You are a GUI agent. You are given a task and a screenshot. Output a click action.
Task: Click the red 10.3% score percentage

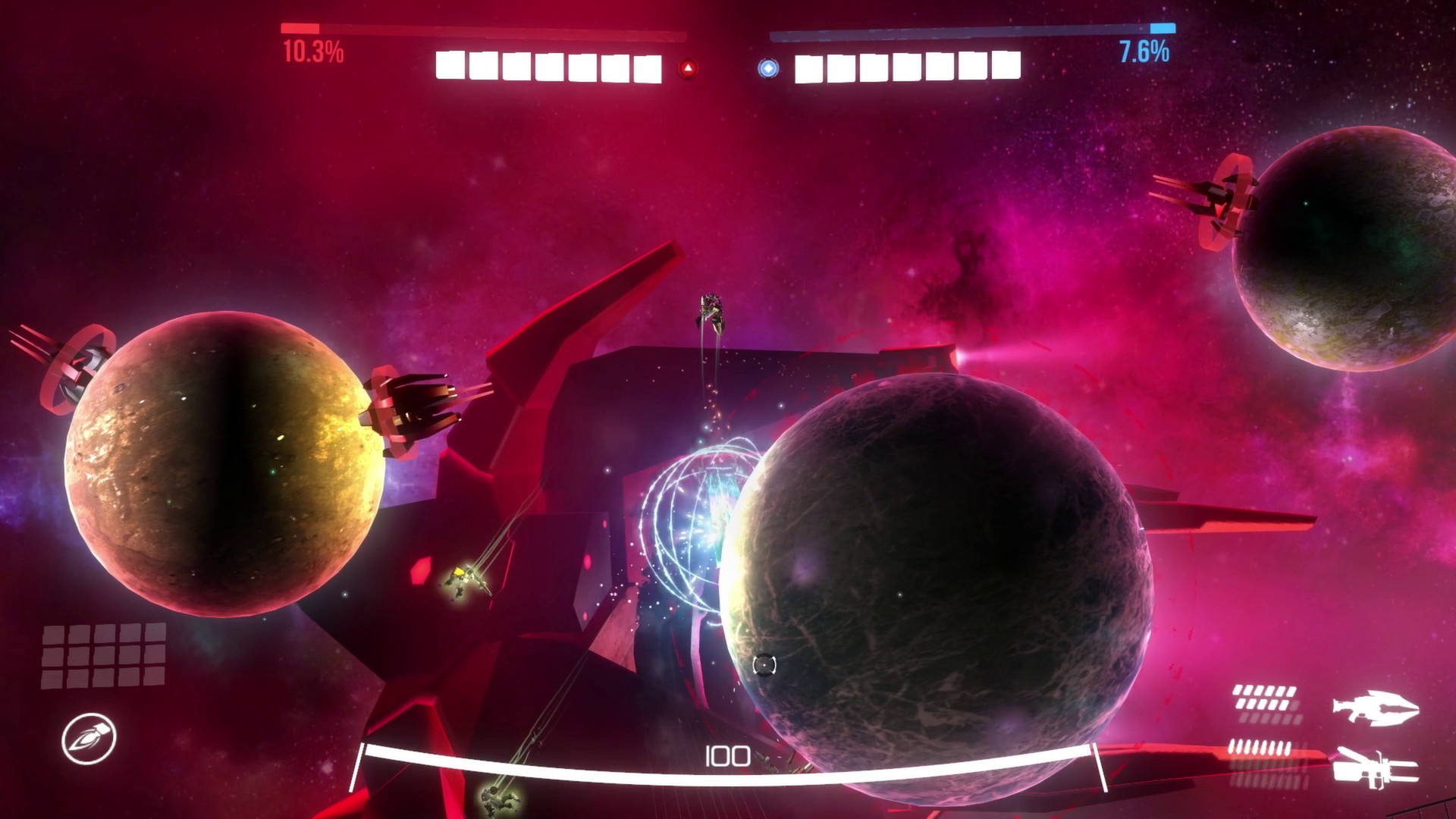pyautogui.click(x=311, y=51)
